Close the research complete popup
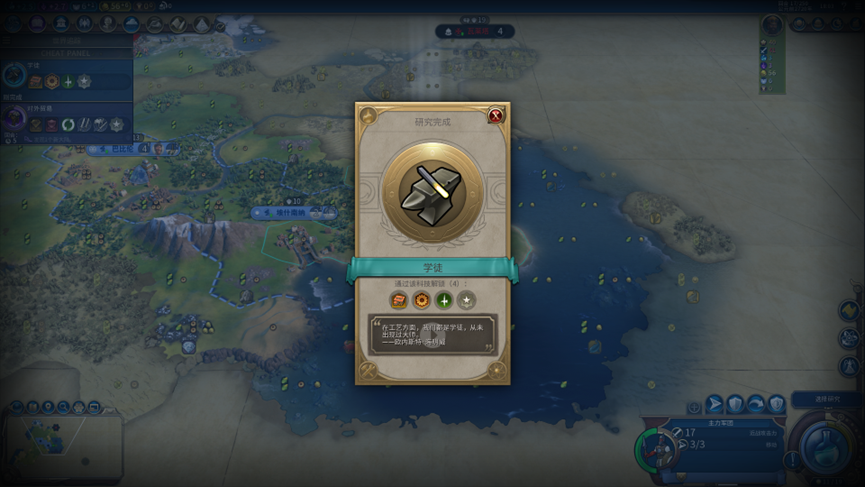Screen dimensions: 865x487 [x=496, y=116]
